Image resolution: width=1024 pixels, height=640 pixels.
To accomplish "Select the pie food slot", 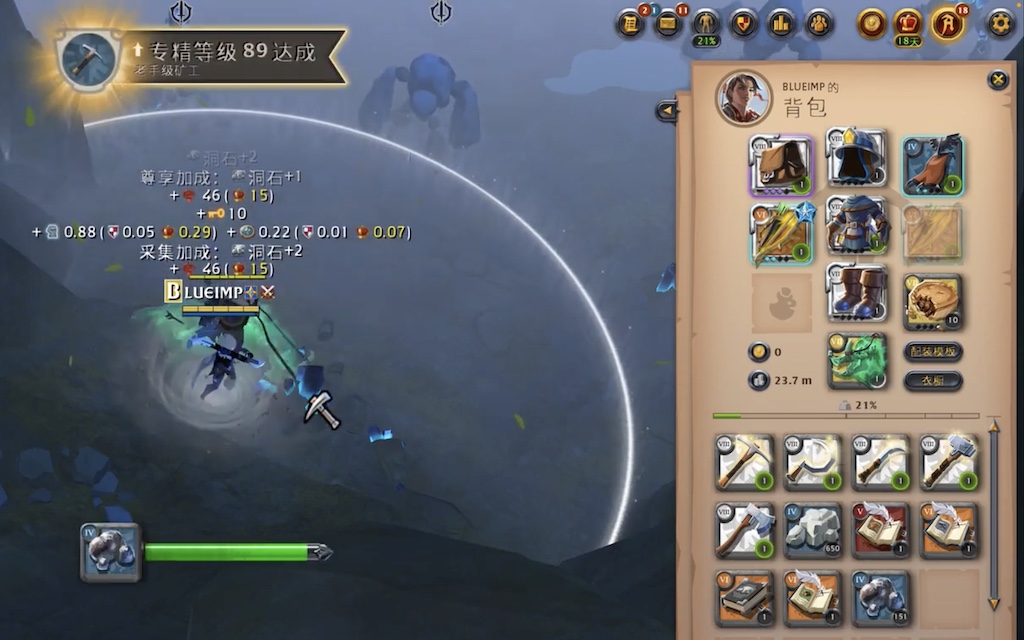I will click(933, 301).
